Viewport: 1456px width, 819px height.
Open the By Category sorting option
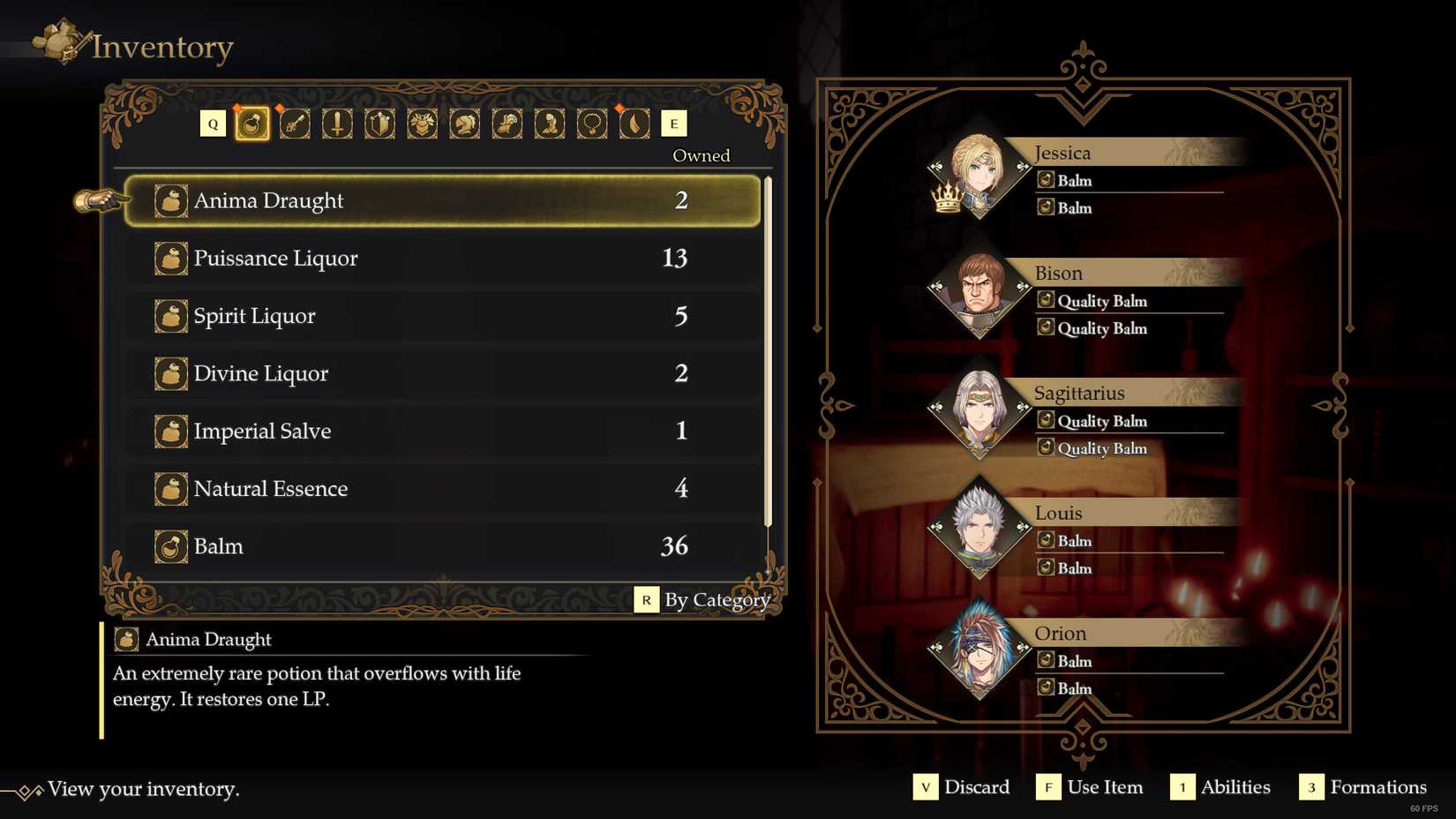tap(717, 600)
